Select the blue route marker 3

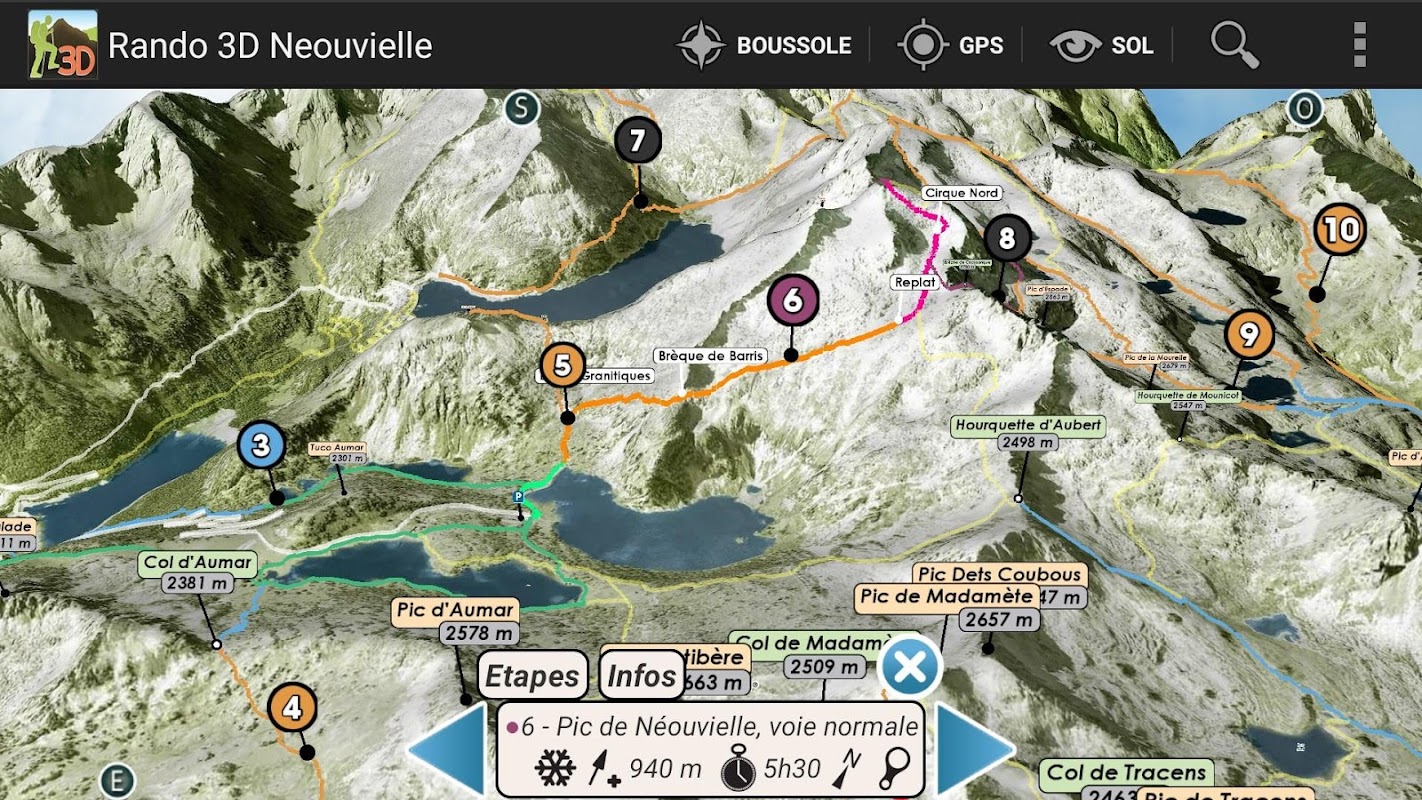(262, 446)
